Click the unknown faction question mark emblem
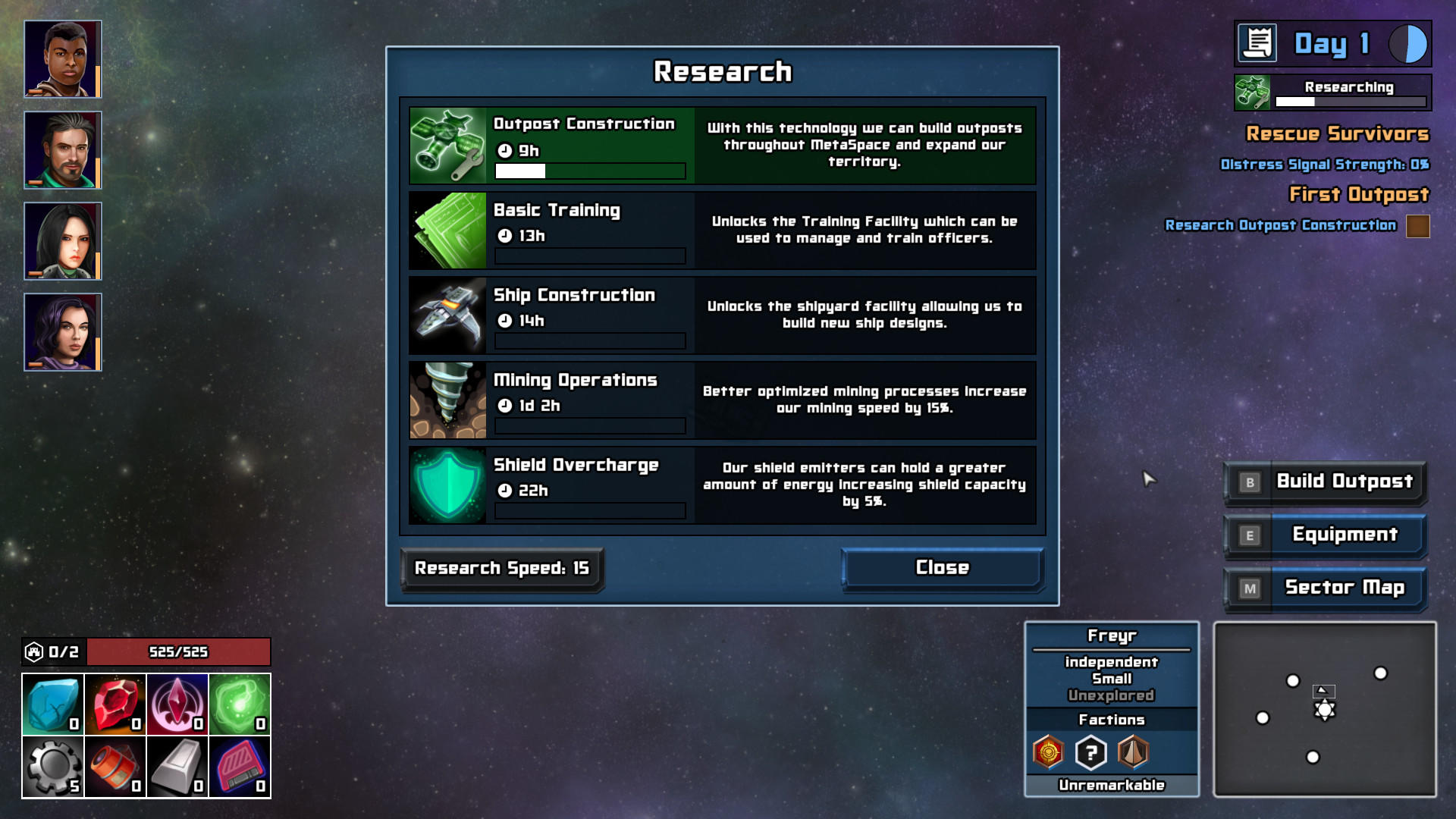This screenshot has height=819, width=1456. click(x=1090, y=753)
